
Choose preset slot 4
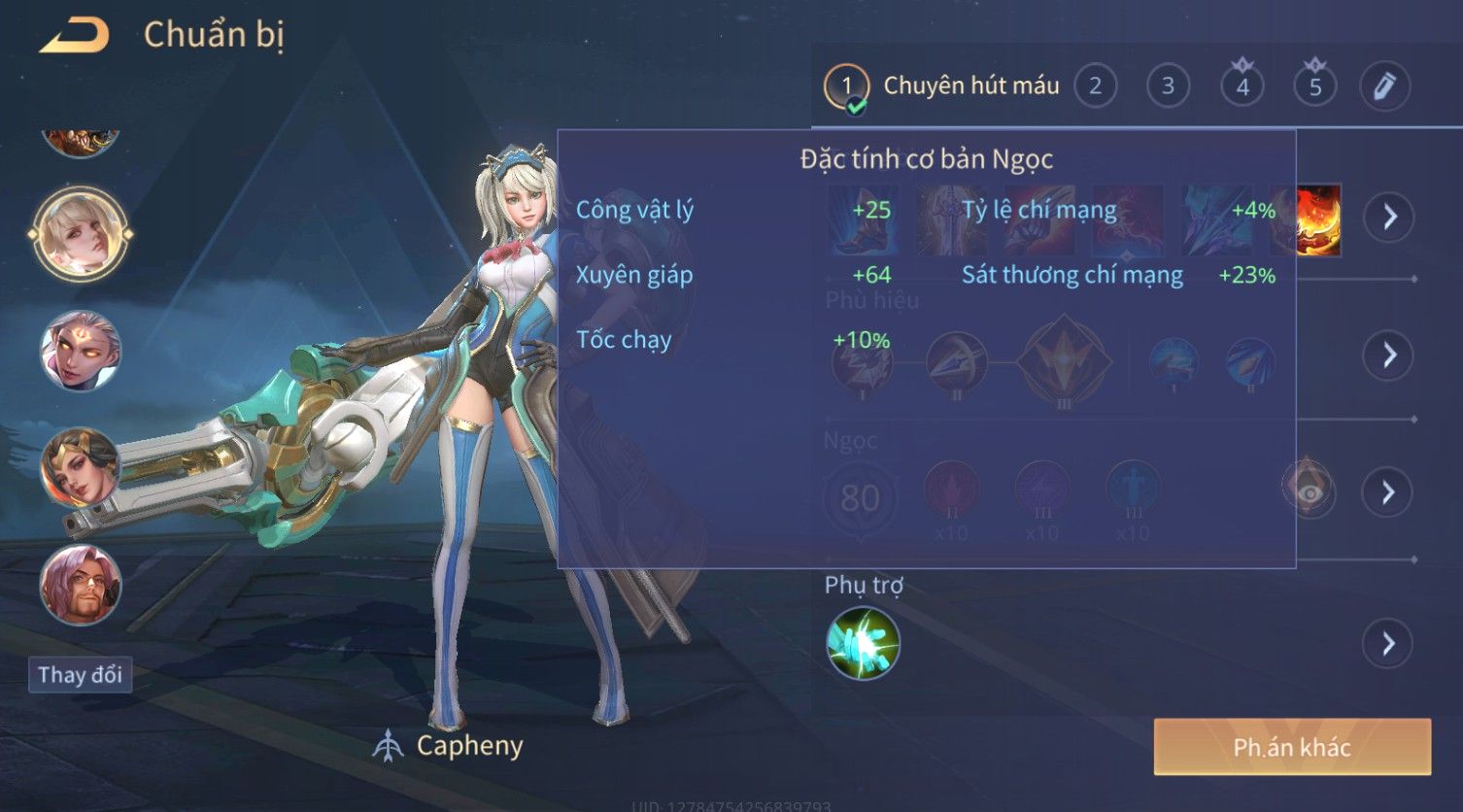(1242, 86)
